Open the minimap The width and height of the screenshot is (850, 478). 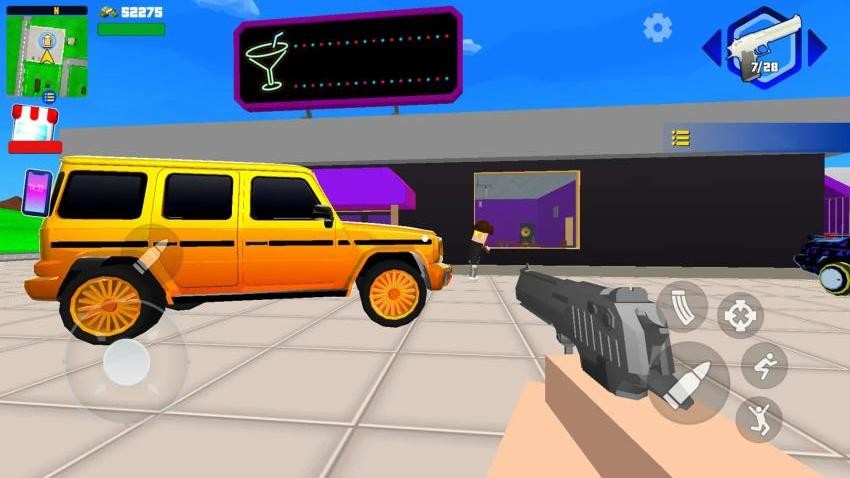[x=46, y=49]
